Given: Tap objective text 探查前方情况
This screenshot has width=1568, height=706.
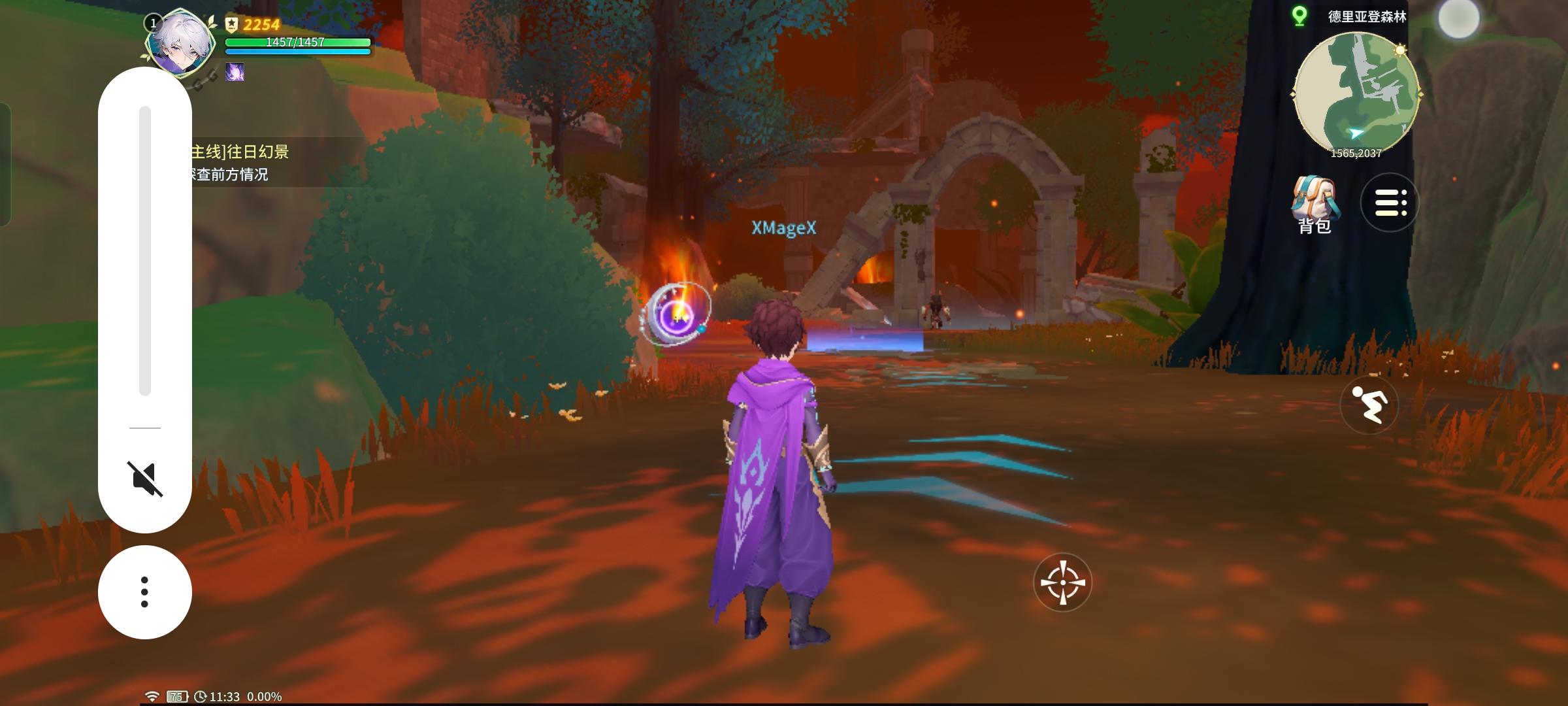Looking at the screenshot, I should 229,175.
